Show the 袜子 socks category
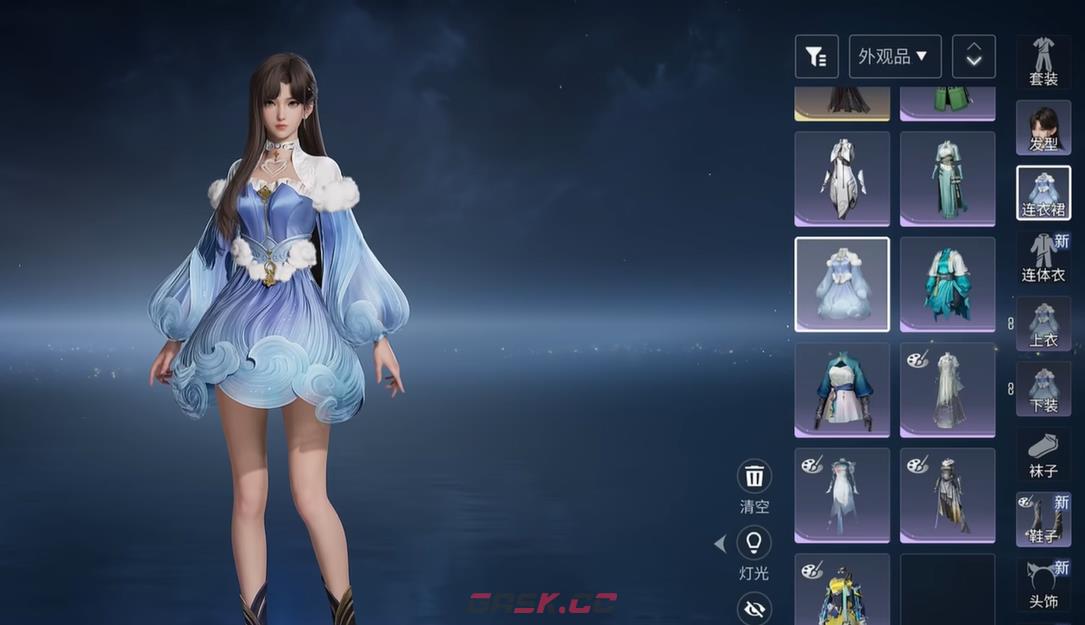Screen dimensions: 1085x625 tap(1043, 455)
